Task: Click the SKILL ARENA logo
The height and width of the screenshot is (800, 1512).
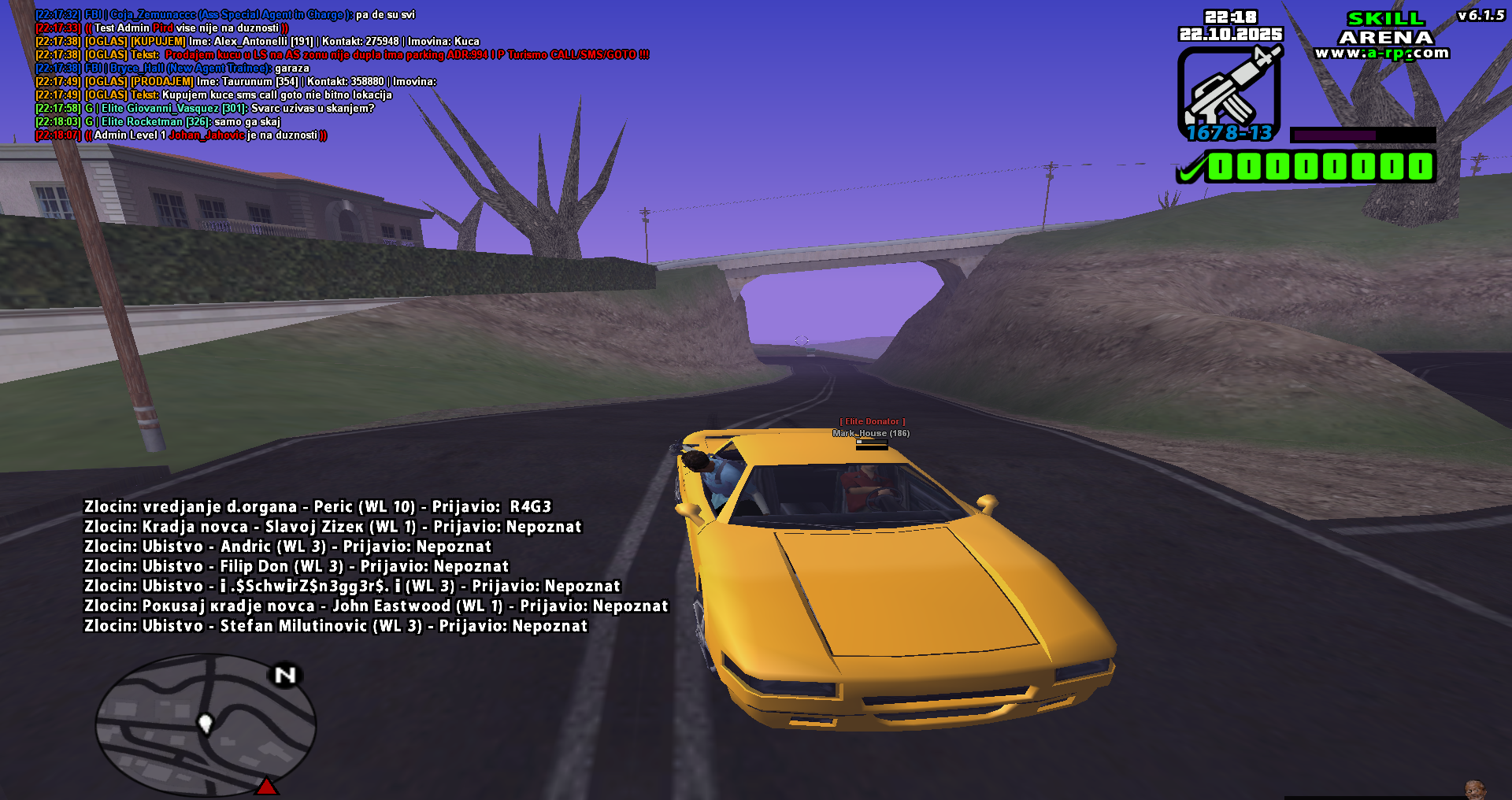Action: [x=1386, y=28]
